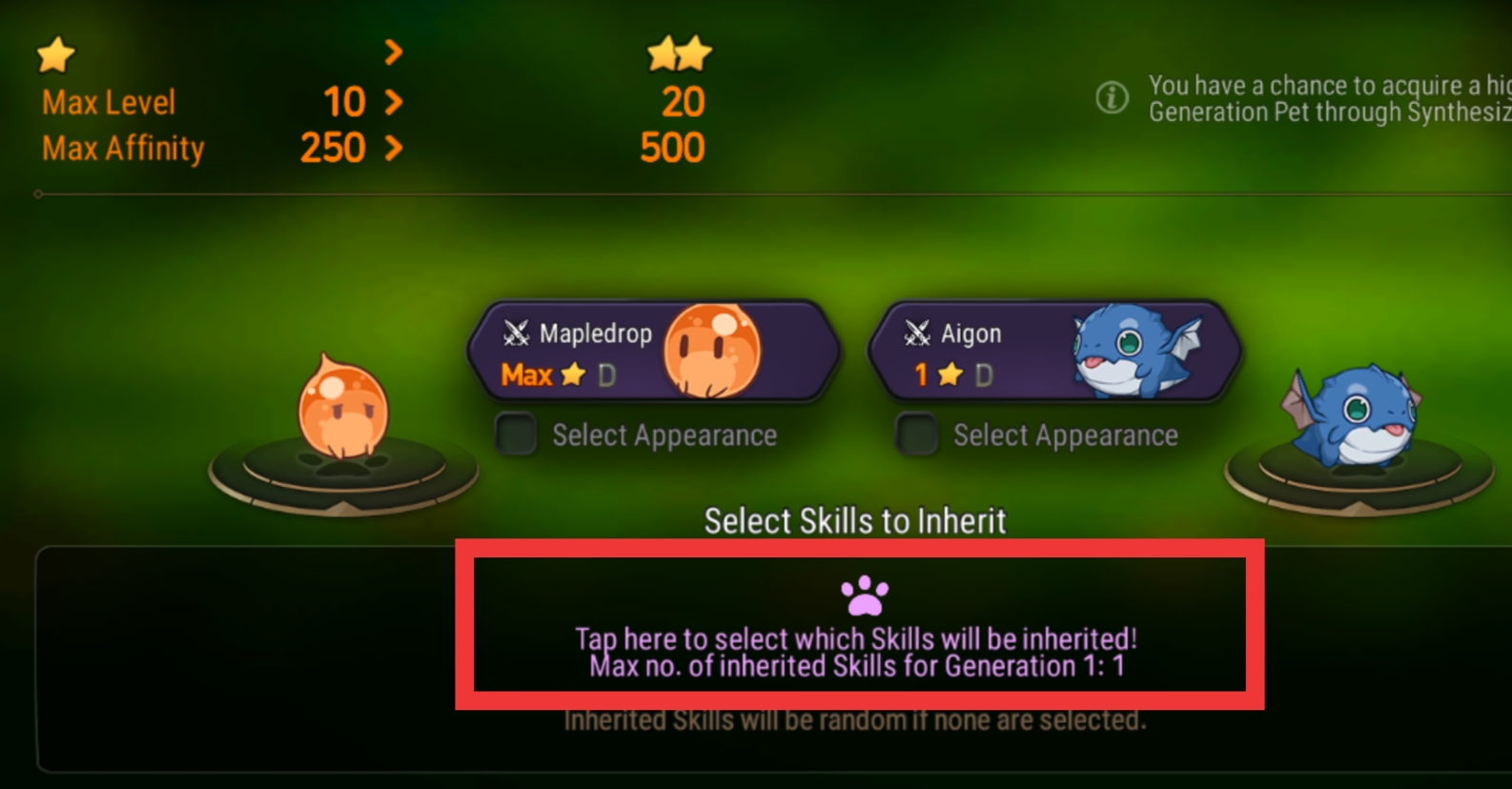This screenshot has height=789, width=1512.
Task: Click the crossed swords icon on Mapledrop's nameplate
Action: [x=516, y=334]
